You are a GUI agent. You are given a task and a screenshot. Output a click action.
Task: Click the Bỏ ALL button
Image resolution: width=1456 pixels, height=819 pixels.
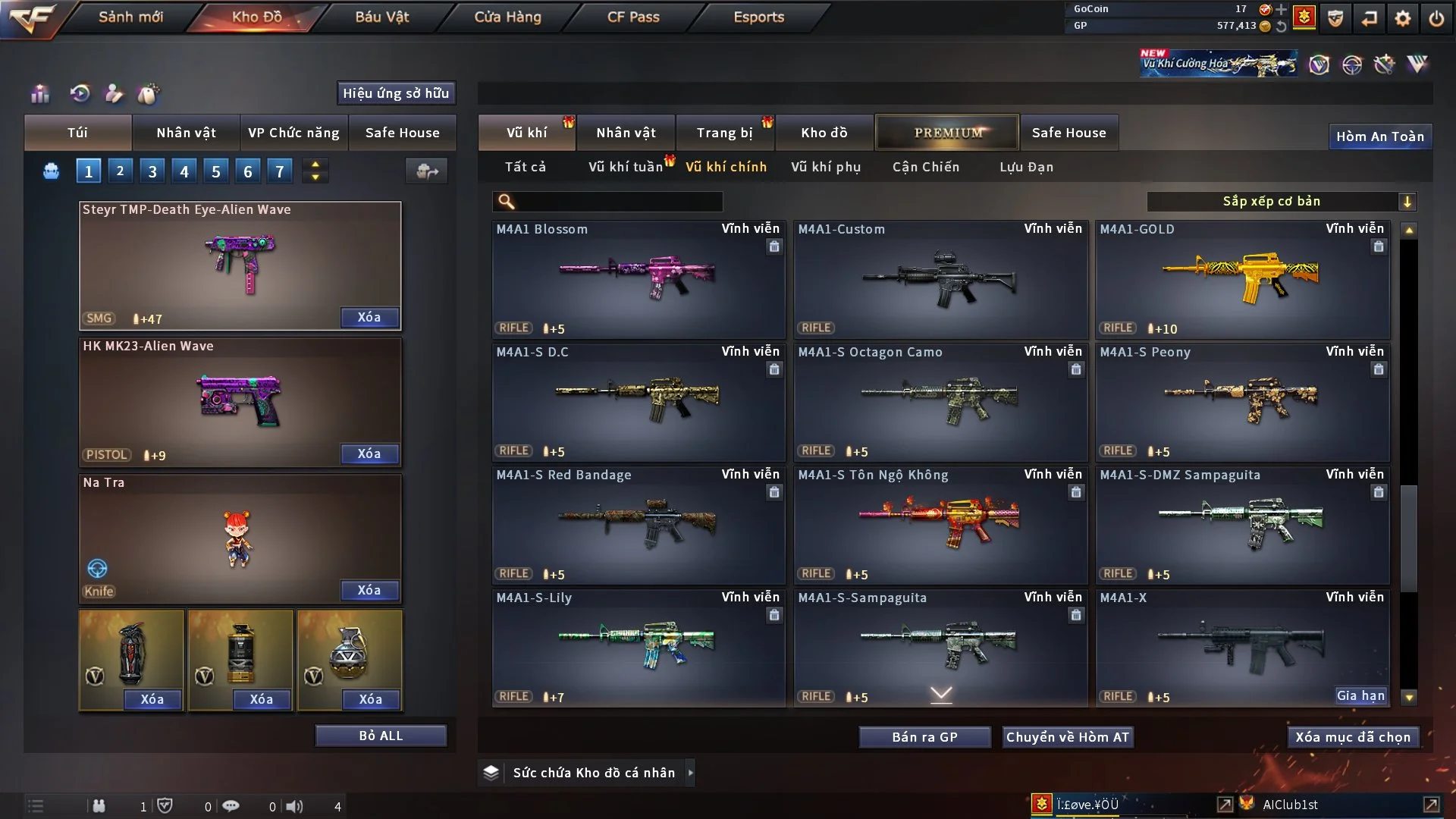click(x=381, y=736)
